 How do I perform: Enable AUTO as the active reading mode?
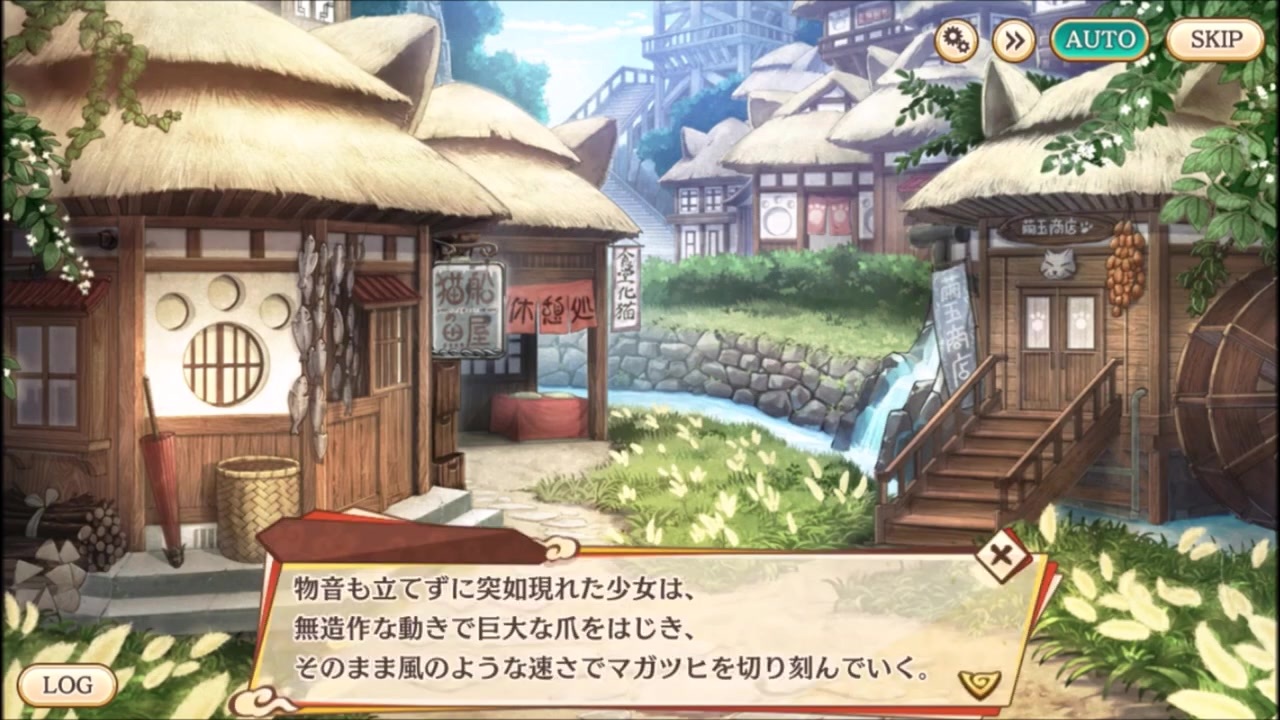pyautogui.click(x=1100, y=40)
